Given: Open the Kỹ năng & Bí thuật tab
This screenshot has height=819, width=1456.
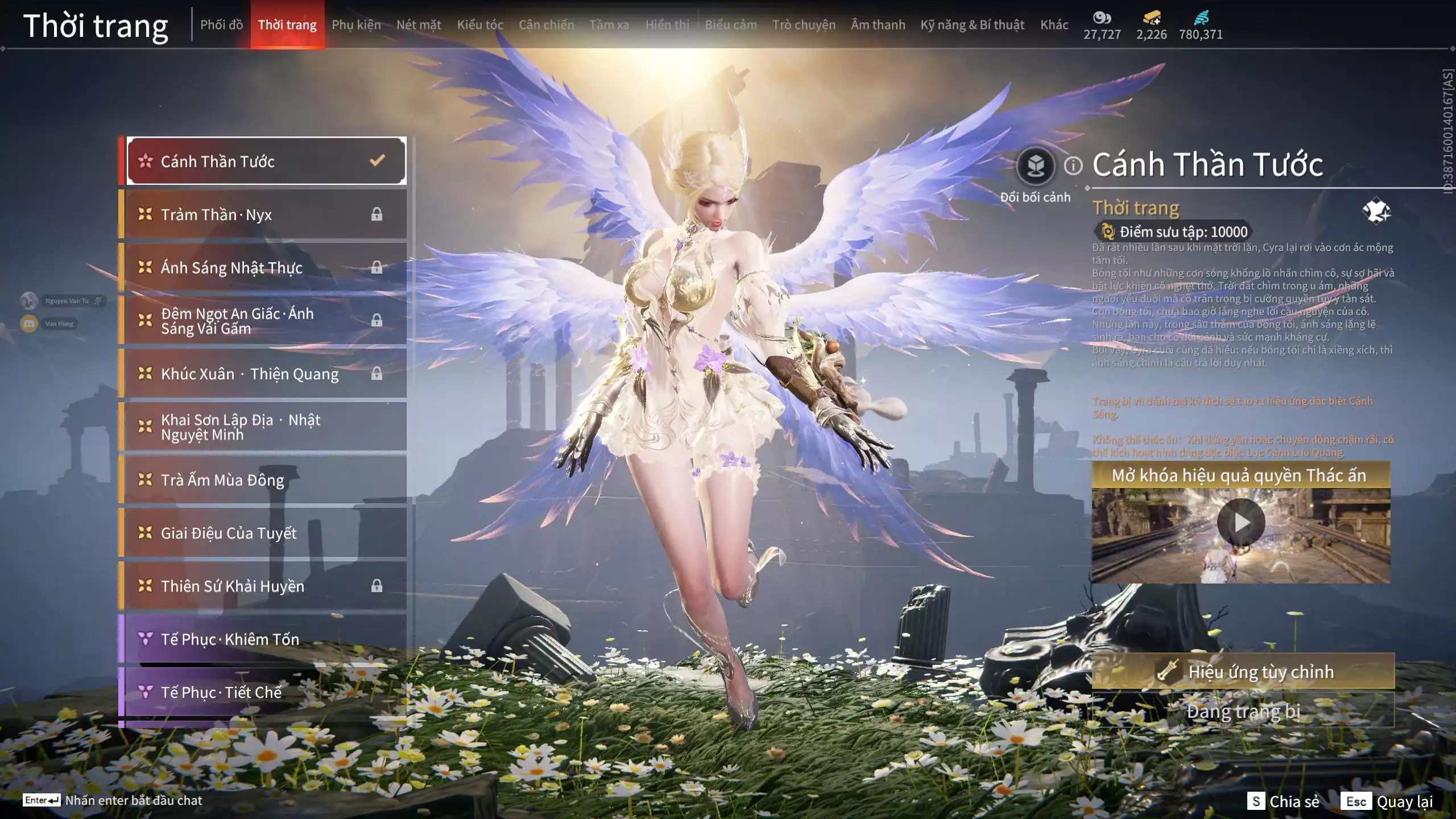Looking at the screenshot, I should [972, 25].
